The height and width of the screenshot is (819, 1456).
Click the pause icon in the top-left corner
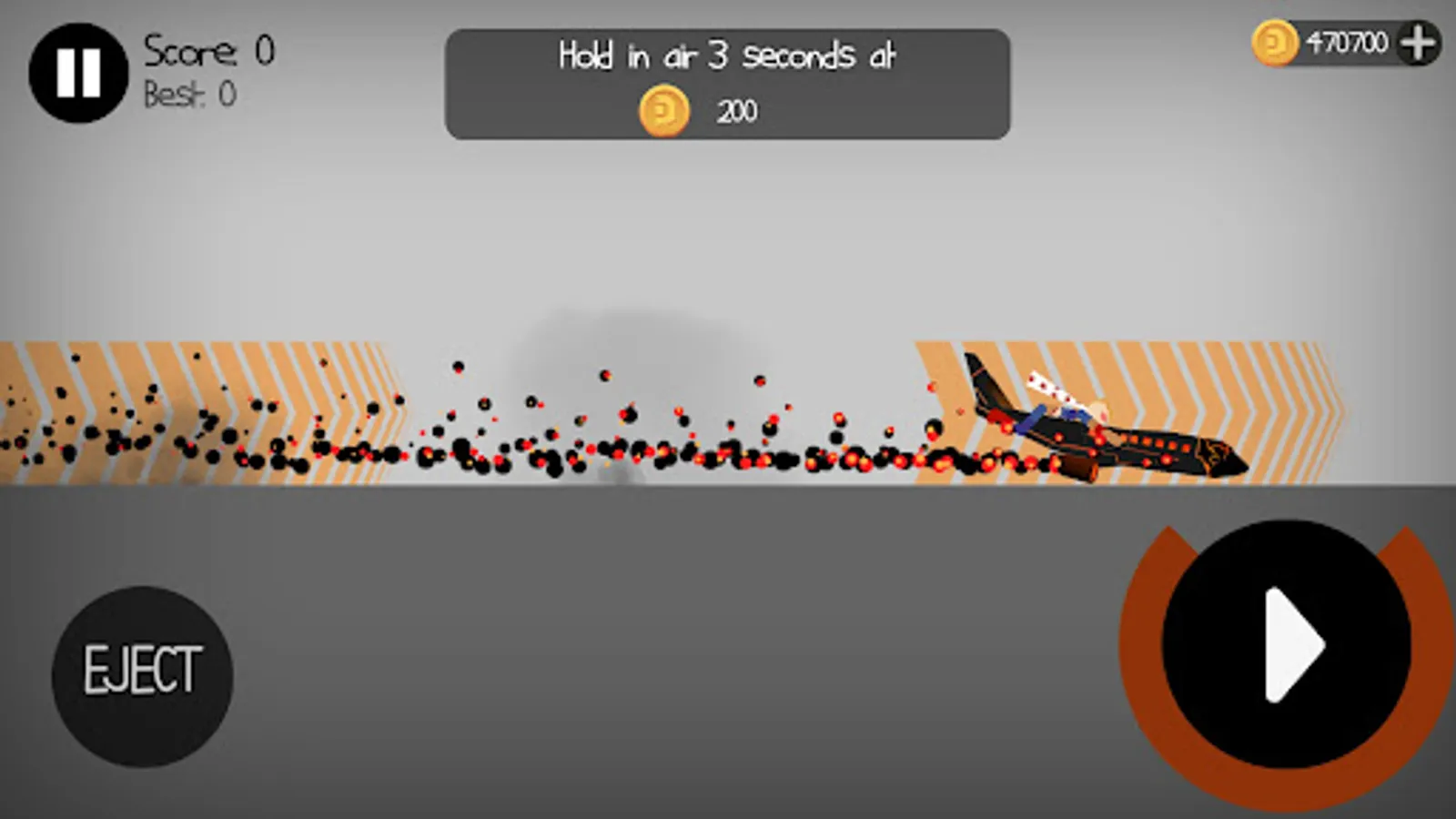(x=80, y=75)
